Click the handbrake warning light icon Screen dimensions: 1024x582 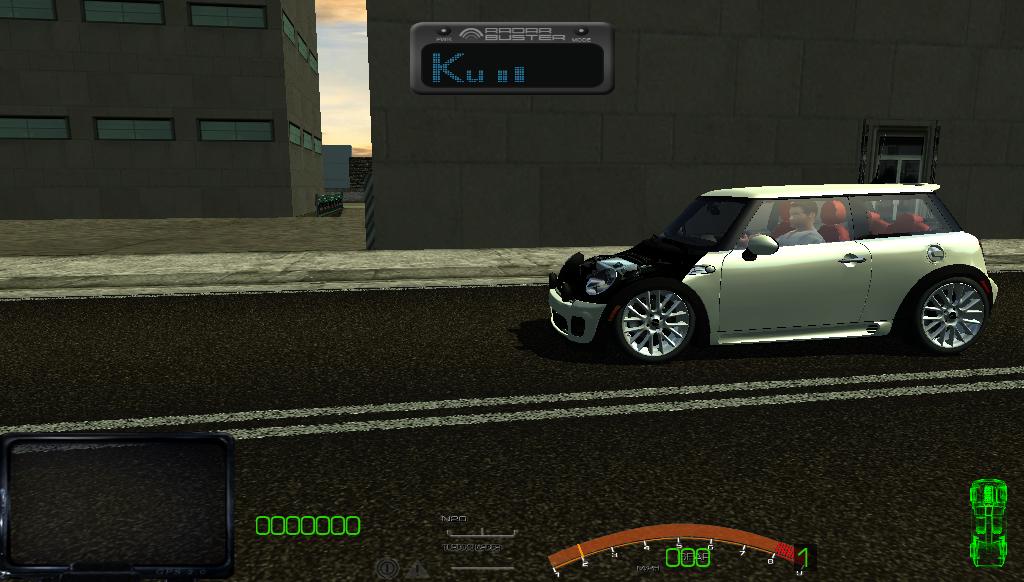(387, 569)
